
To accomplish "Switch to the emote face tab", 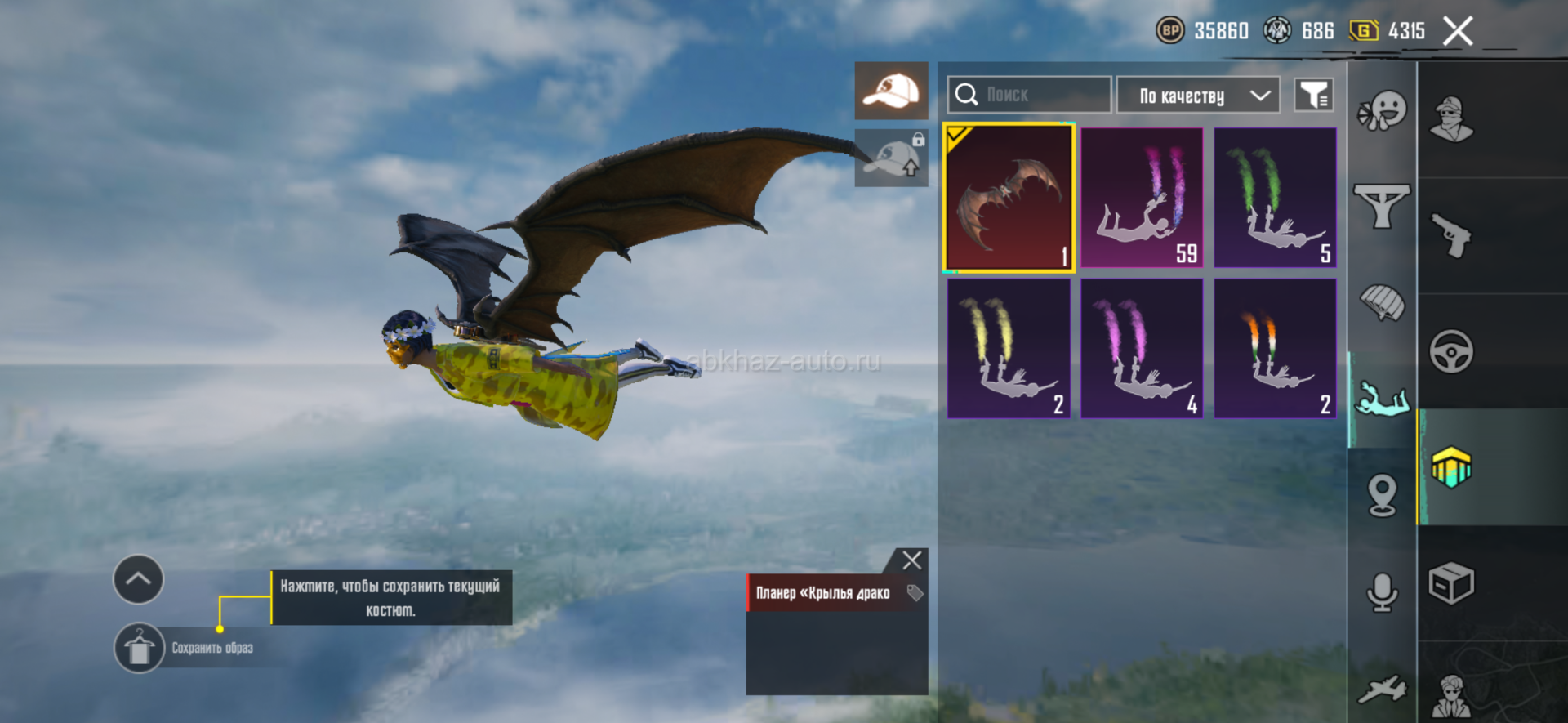I will (1382, 111).
